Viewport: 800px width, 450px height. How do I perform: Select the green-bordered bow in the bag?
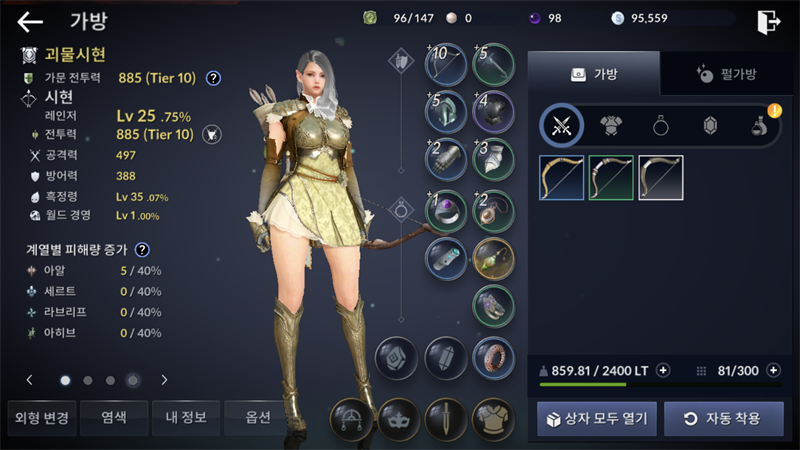611,178
